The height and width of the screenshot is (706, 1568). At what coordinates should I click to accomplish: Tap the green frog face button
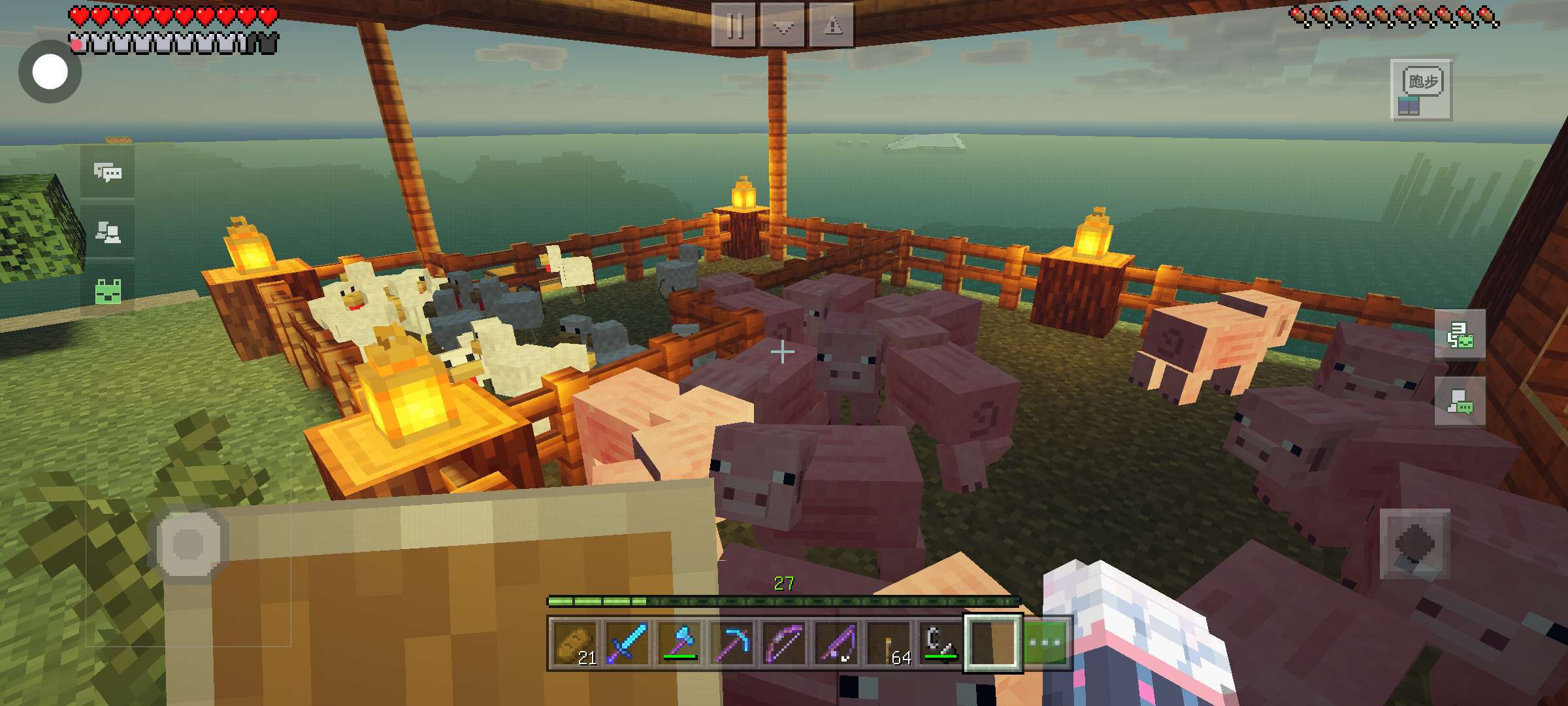(x=108, y=291)
